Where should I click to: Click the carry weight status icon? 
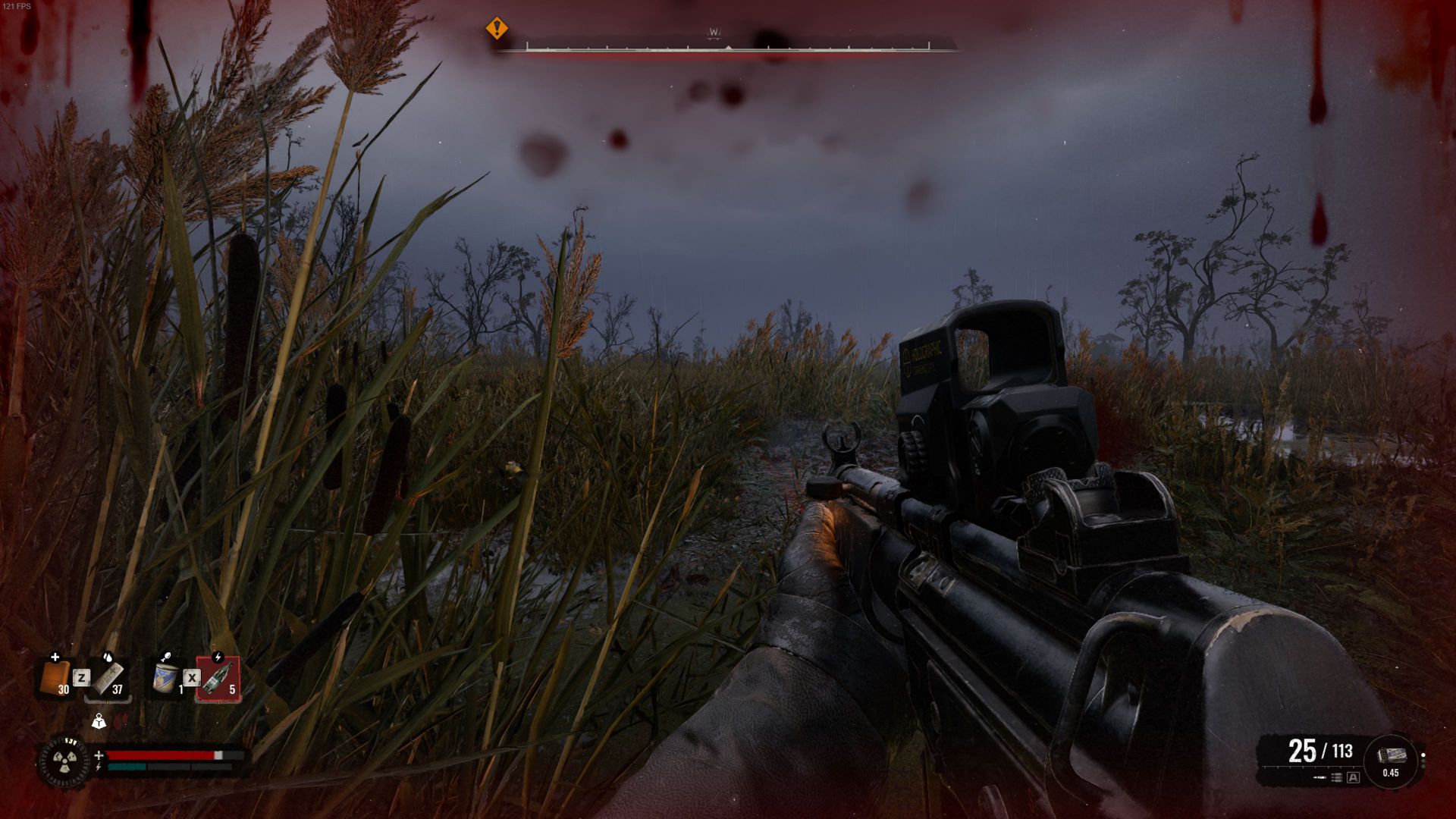point(99,722)
